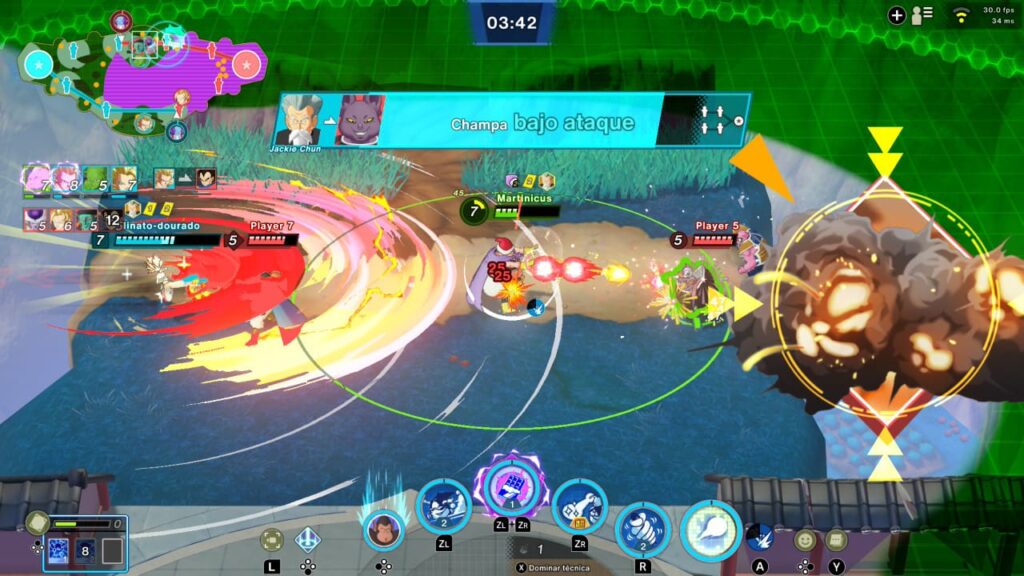Activate the glowing purple center skill icon

point(512,487)
